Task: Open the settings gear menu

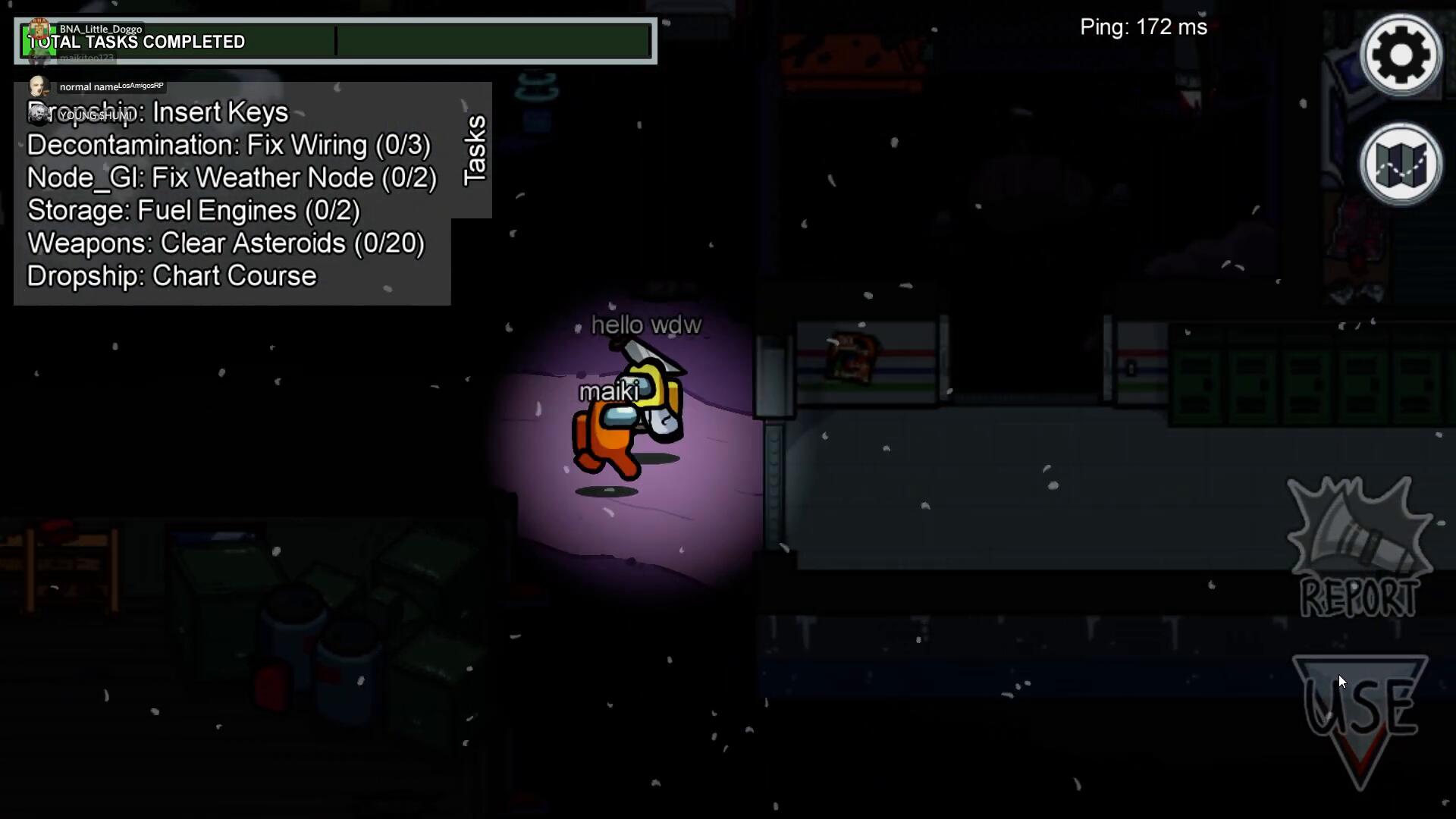Action: (x=1401, y=55)
